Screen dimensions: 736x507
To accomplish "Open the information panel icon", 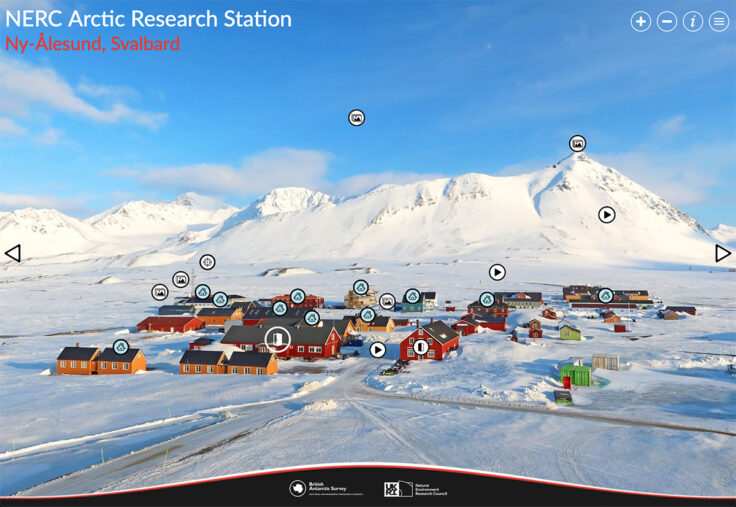I will click(693, 22).
